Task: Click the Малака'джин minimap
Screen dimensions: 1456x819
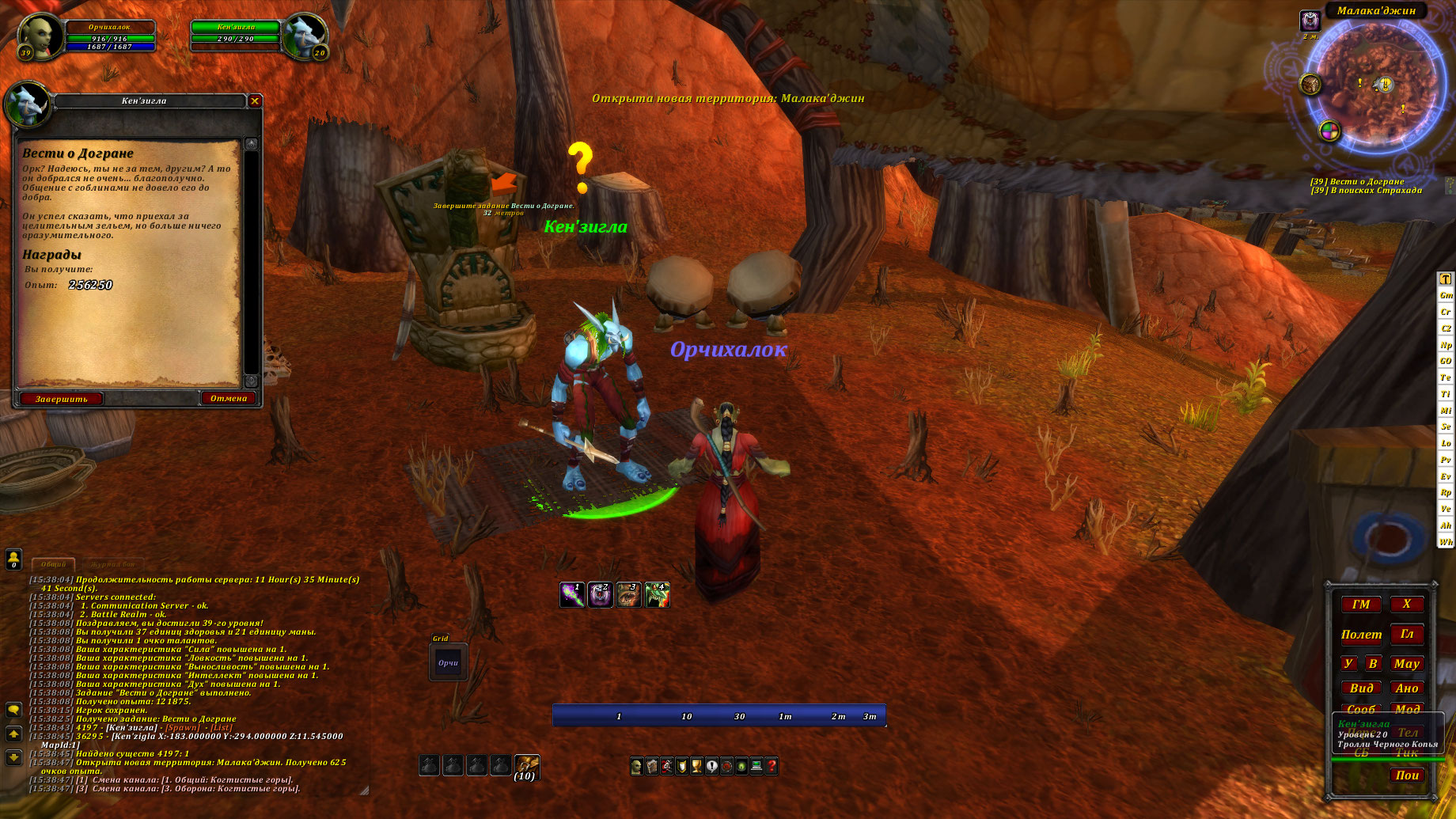Action: coord(1373,85)
